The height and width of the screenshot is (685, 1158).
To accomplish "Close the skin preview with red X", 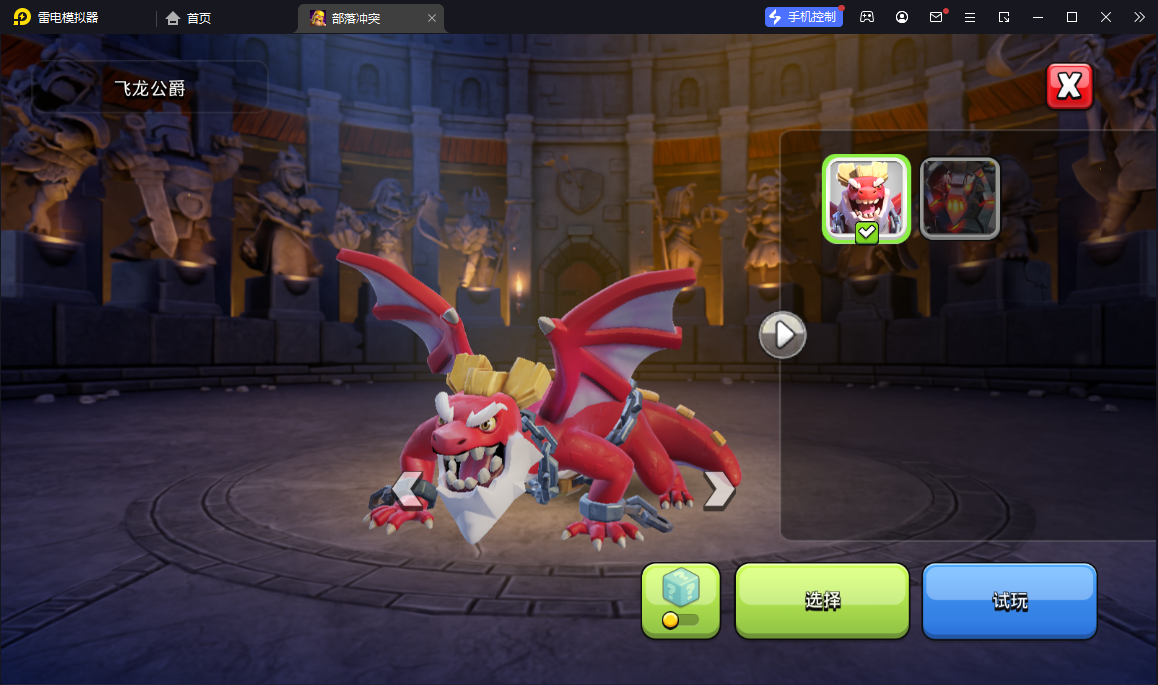I will tap(1069, 87).
